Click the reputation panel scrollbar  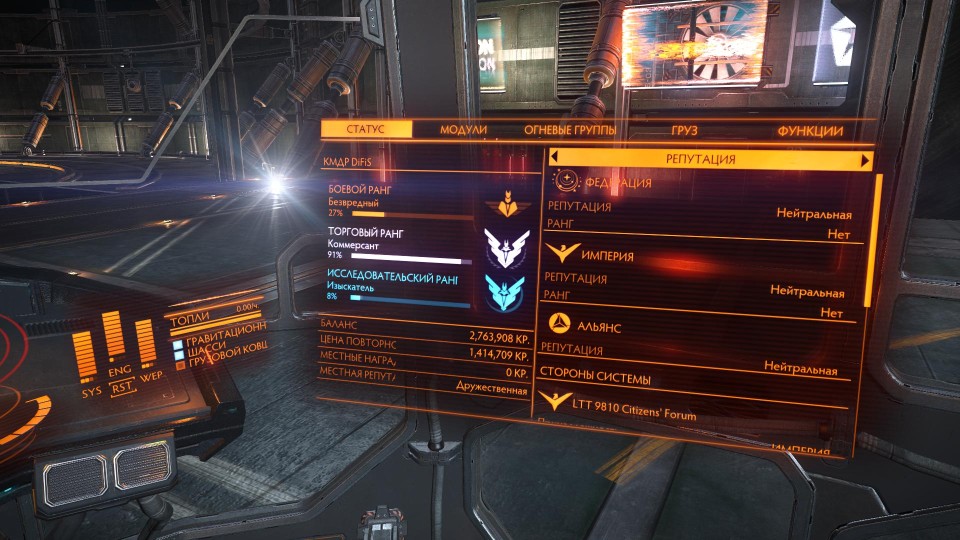click(x=878, y=240)
